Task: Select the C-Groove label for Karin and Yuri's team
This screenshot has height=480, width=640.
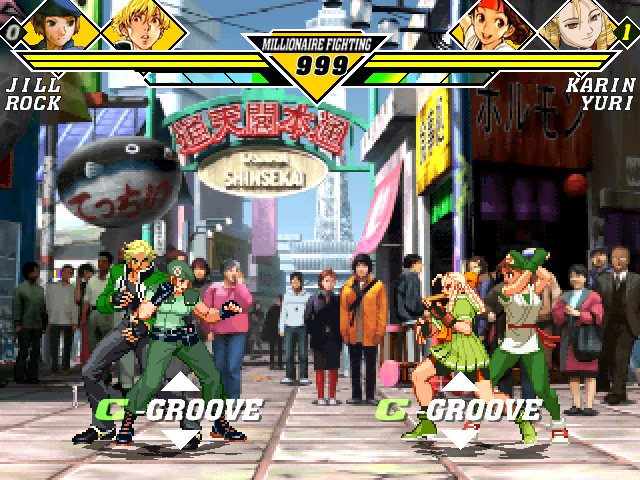Action: 459,410
